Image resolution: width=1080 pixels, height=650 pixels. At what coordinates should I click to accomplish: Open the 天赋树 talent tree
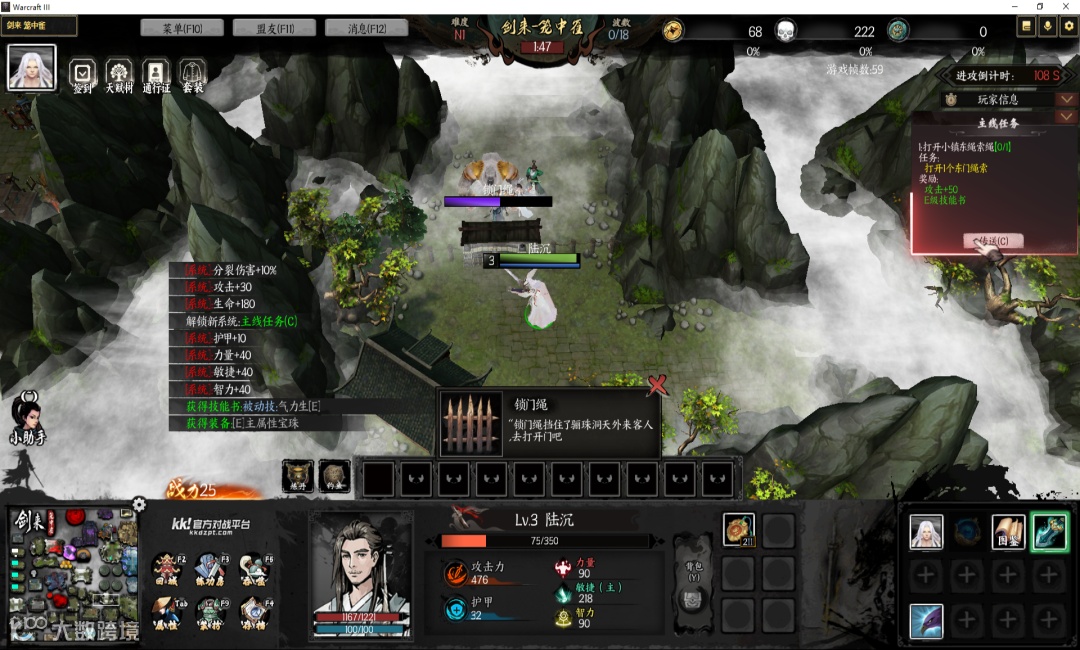point(119,73)
